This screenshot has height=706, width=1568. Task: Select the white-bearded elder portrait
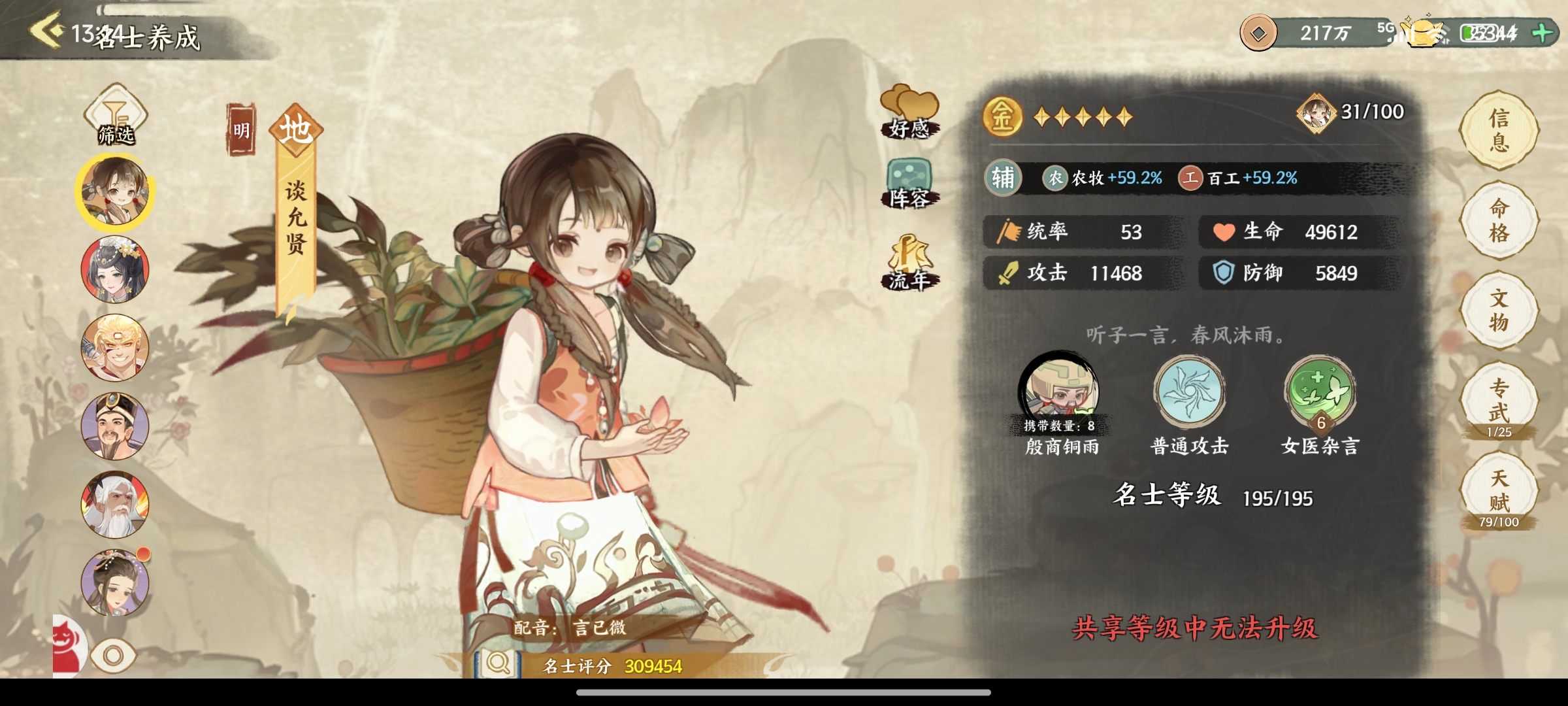[115, 505]
